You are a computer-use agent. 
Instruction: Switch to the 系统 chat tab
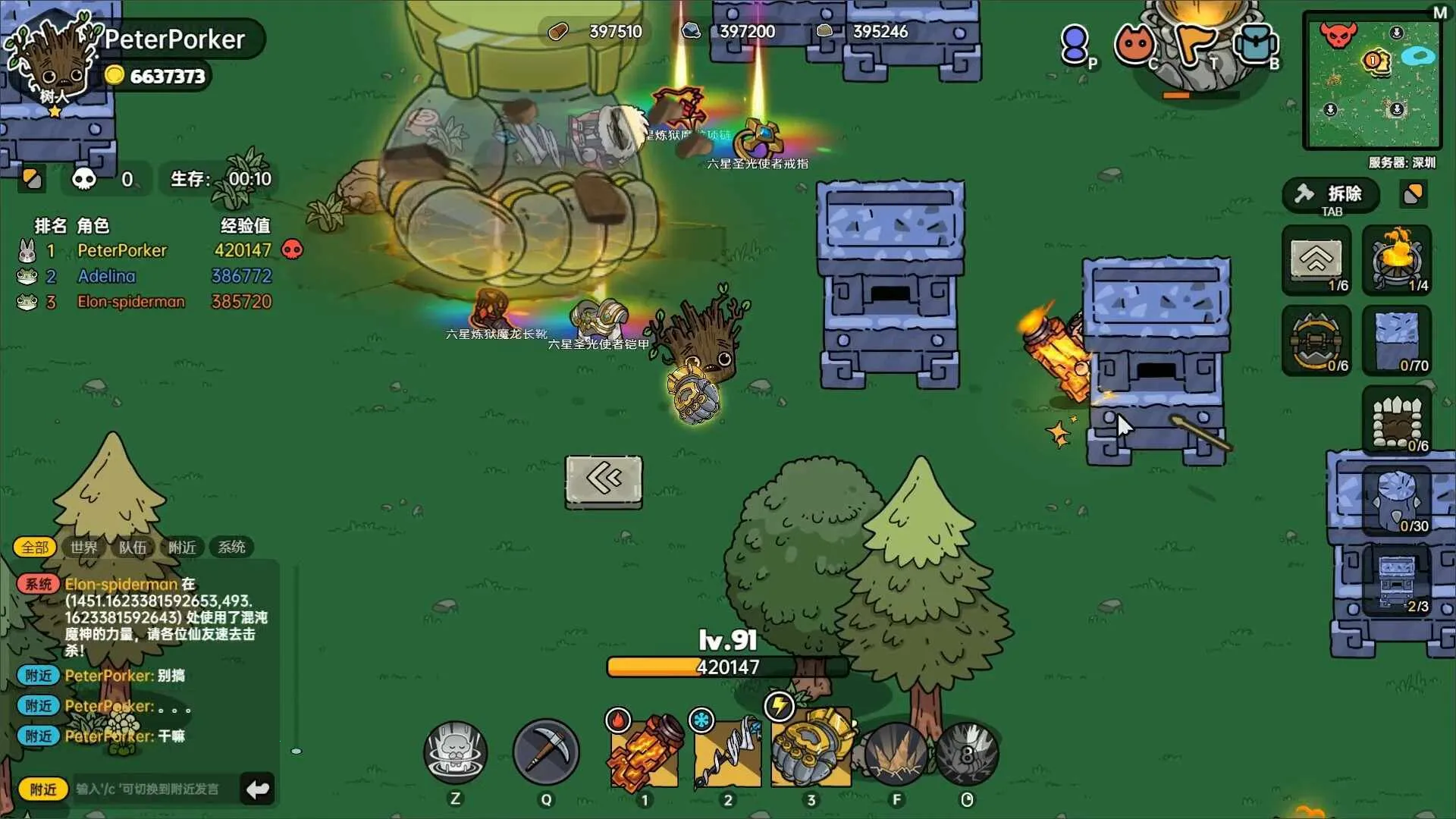click(231, 547)
